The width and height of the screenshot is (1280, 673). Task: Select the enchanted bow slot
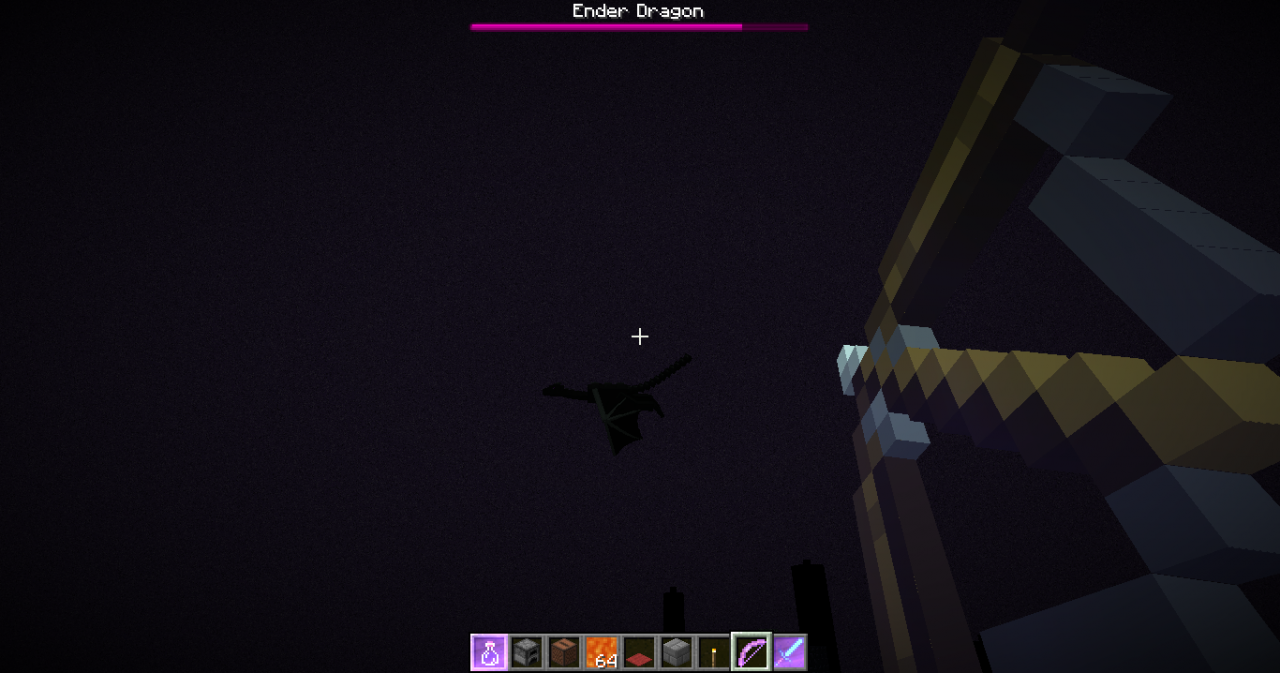pyautogui.click(x=751, y=653)
